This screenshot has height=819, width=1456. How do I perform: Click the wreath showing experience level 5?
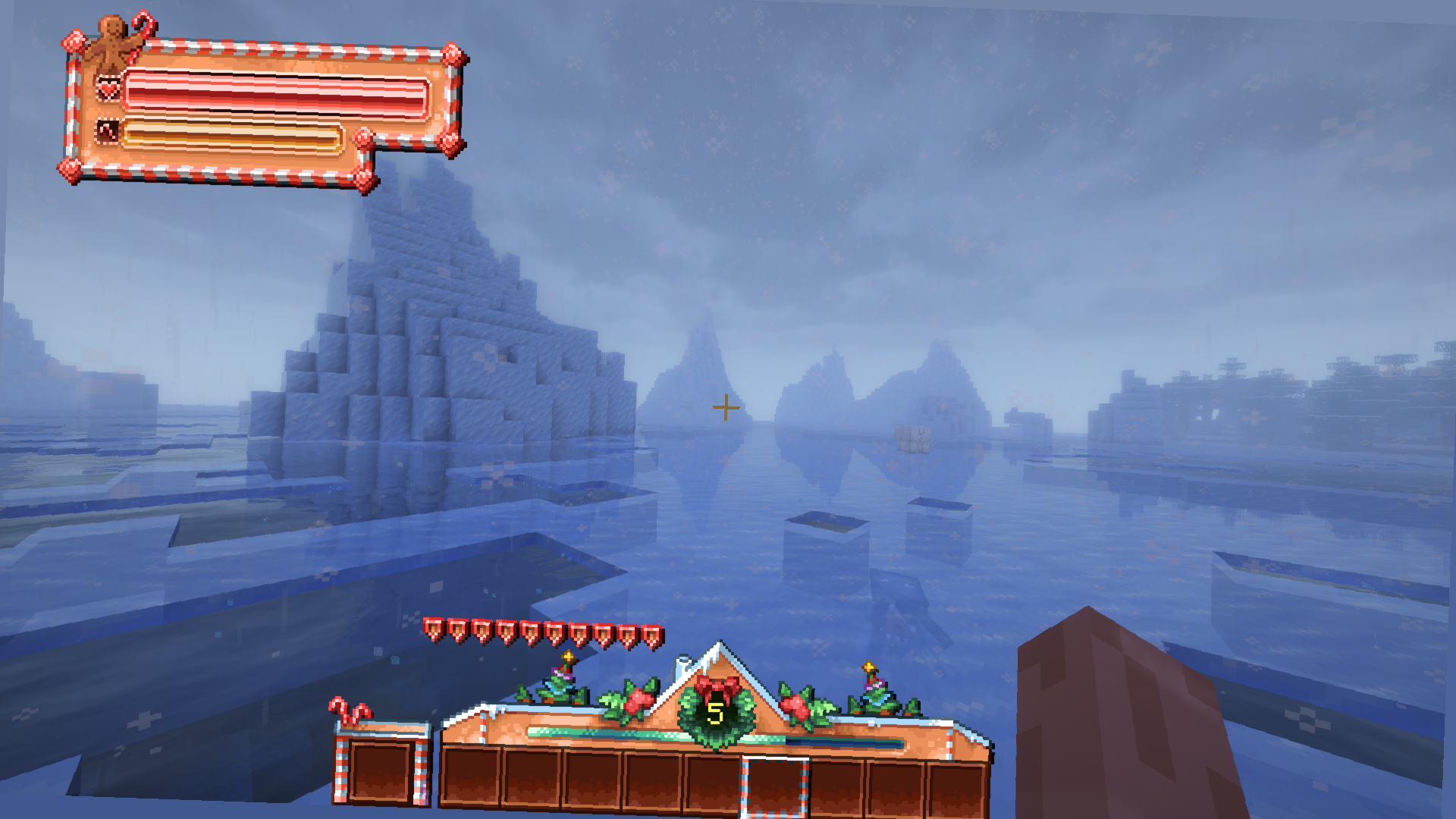[x=717, y=711]
